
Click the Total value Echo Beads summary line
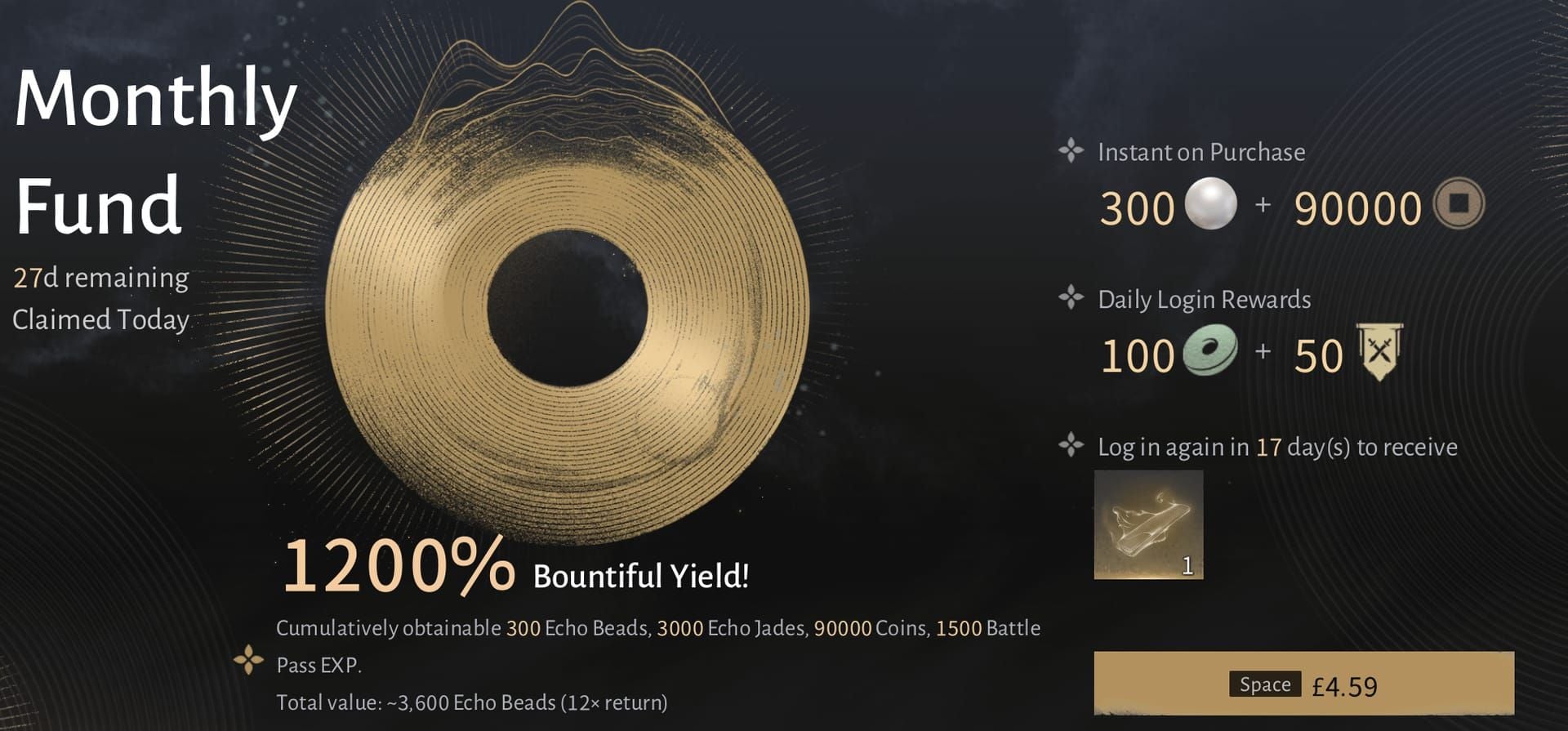coord(473,701)
